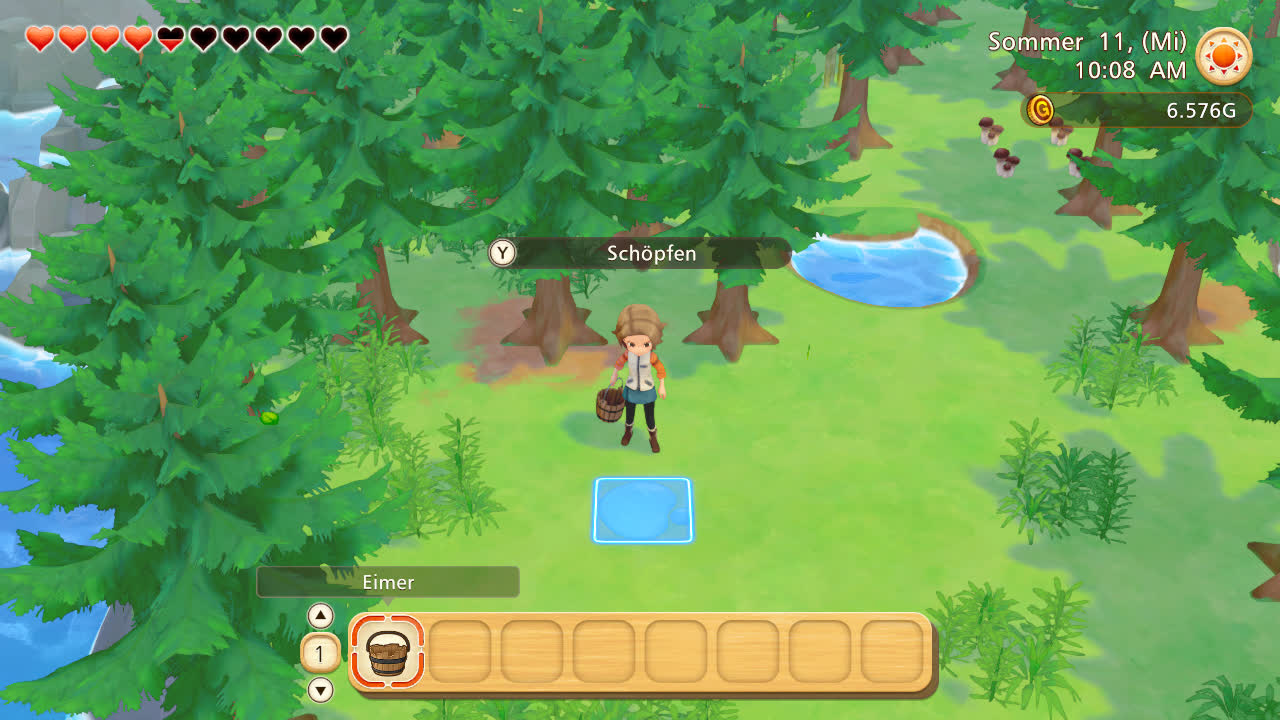Click the hotbar page down arrow
Viewport: 1280px width, 720px height.
(x=320, y=690)
